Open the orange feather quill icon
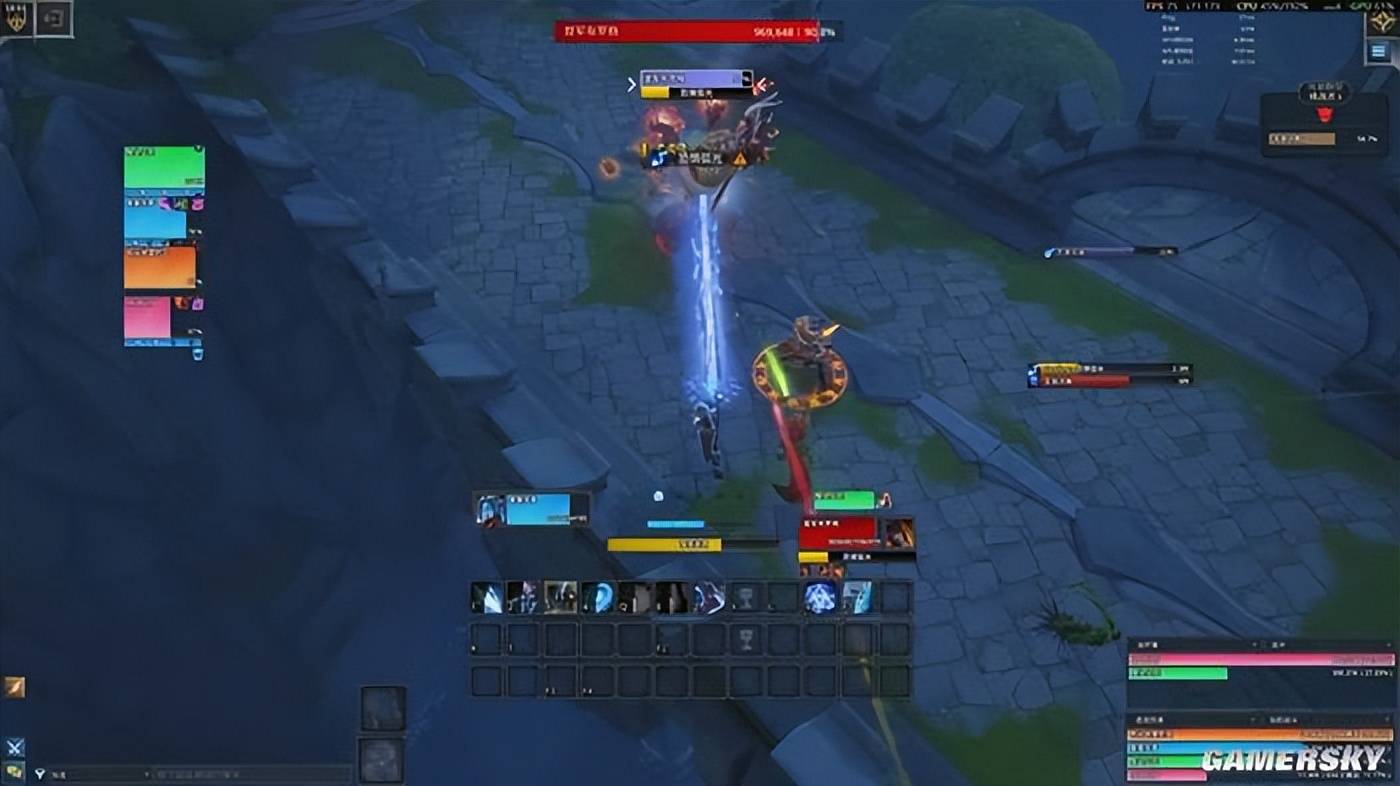 coord(14,687)
